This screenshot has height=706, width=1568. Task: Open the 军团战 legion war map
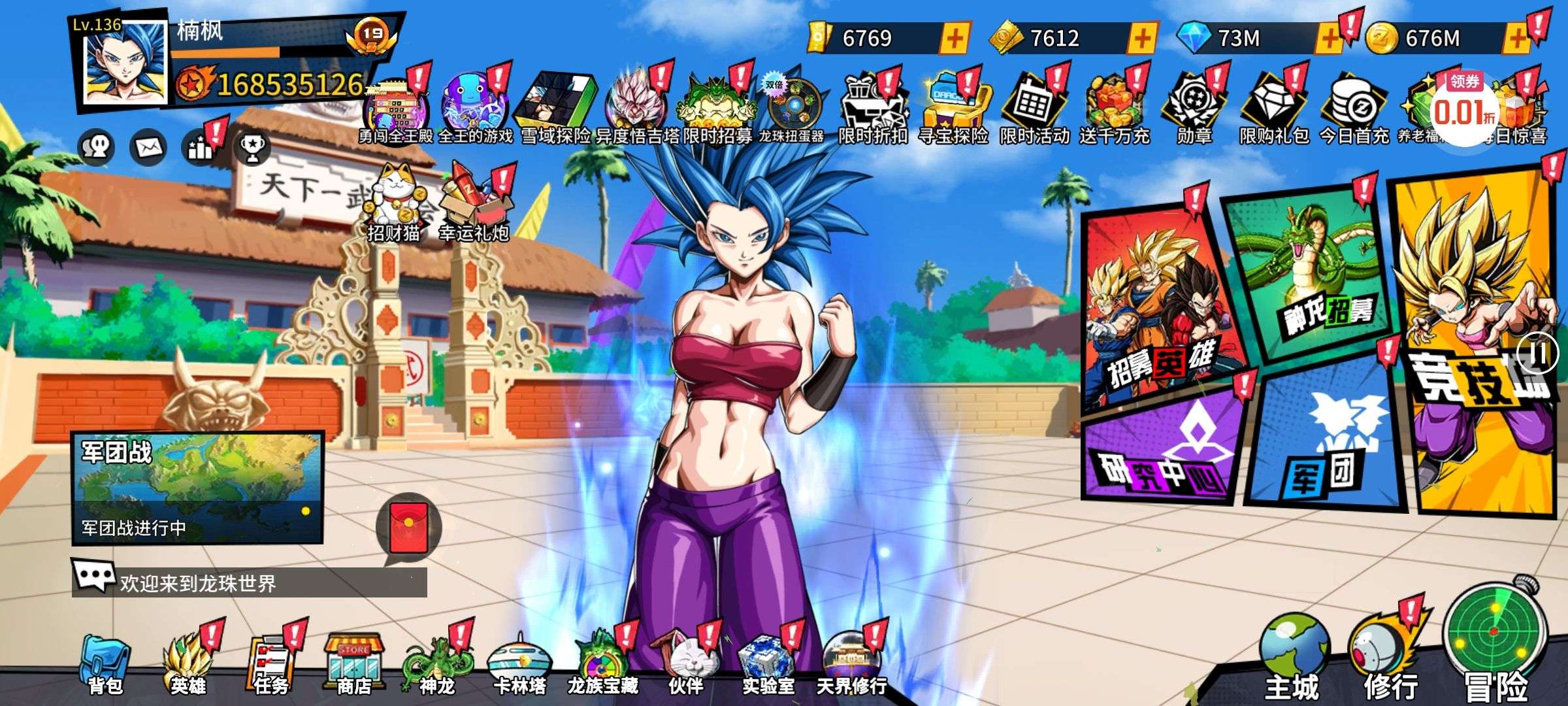(x=197, y=487)
